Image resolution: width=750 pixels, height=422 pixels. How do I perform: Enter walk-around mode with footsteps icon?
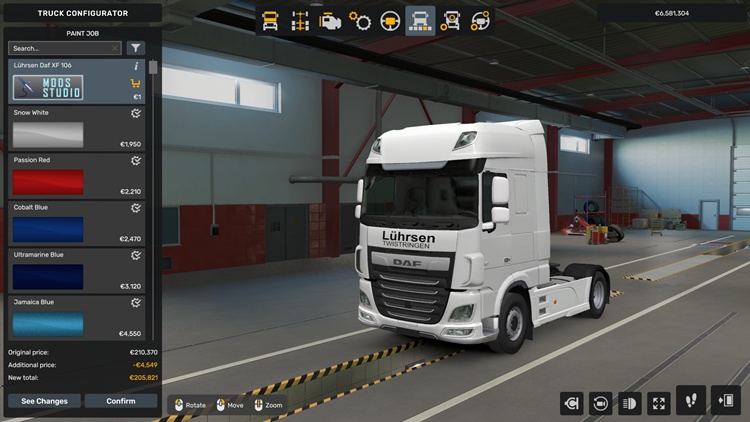(x=691, y=401)
